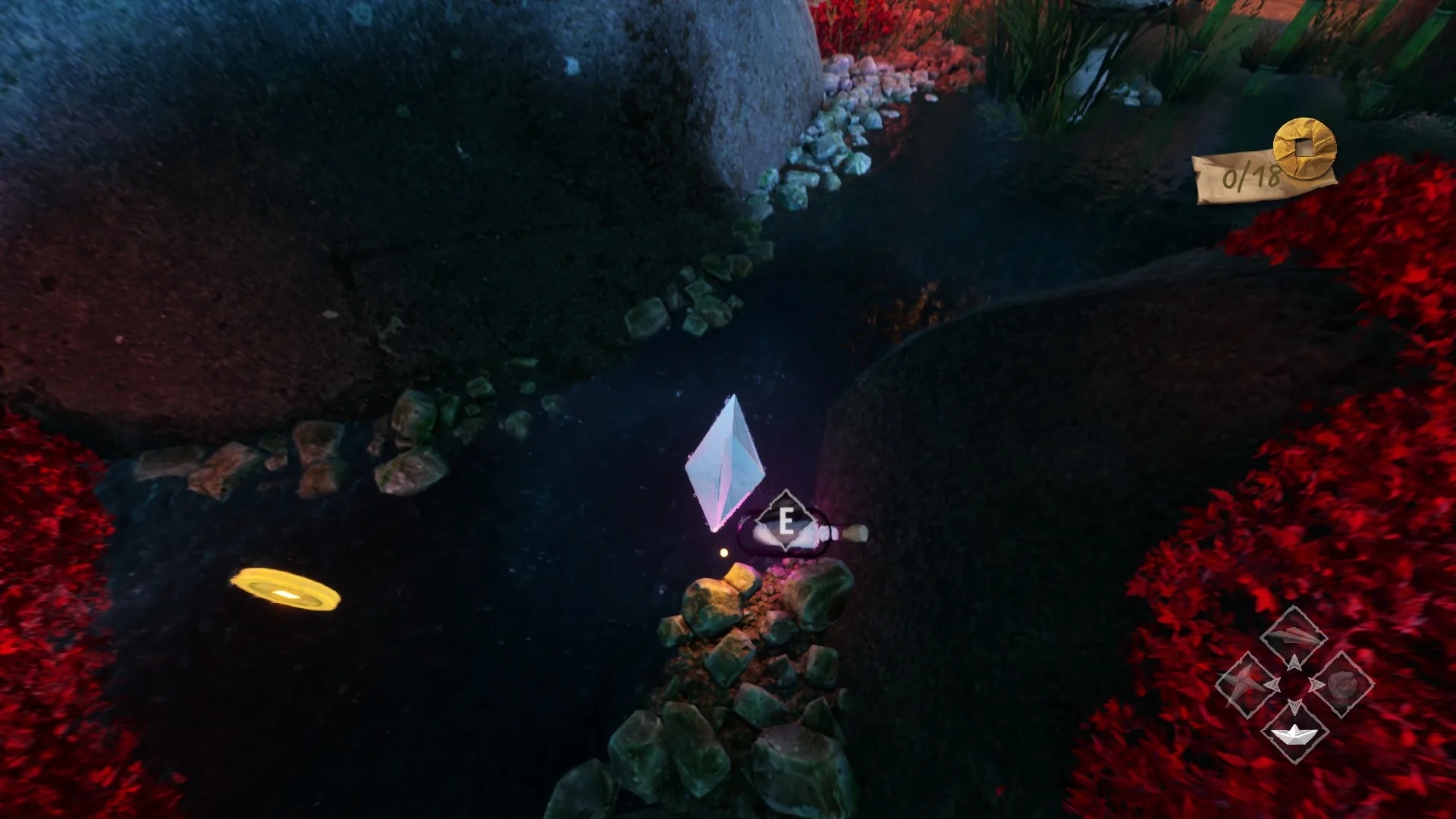
Task: Choose the paper boat origami form
Action: [x=1294, y=734]
